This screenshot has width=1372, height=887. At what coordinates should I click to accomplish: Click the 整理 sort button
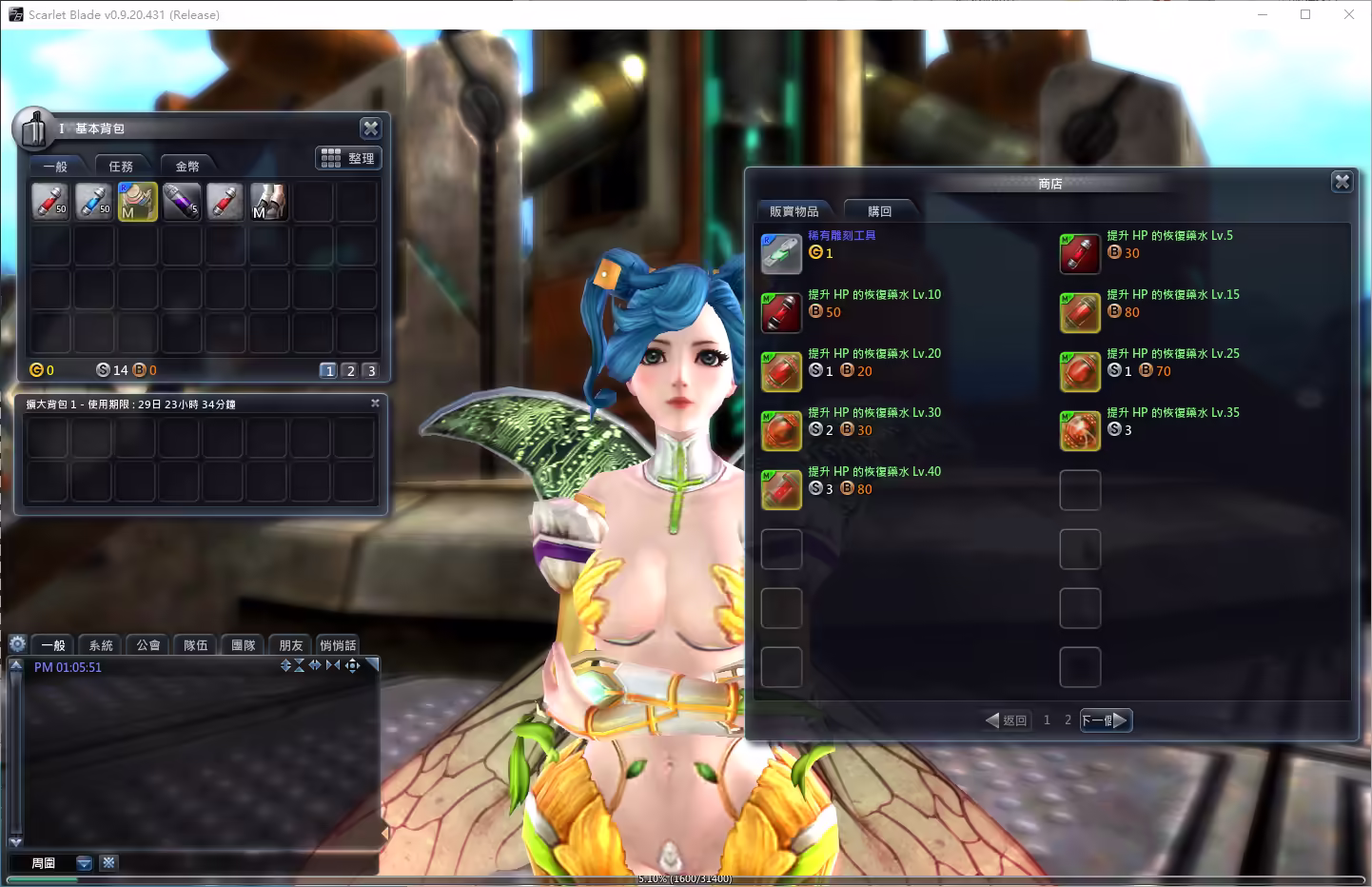(349, 158)
